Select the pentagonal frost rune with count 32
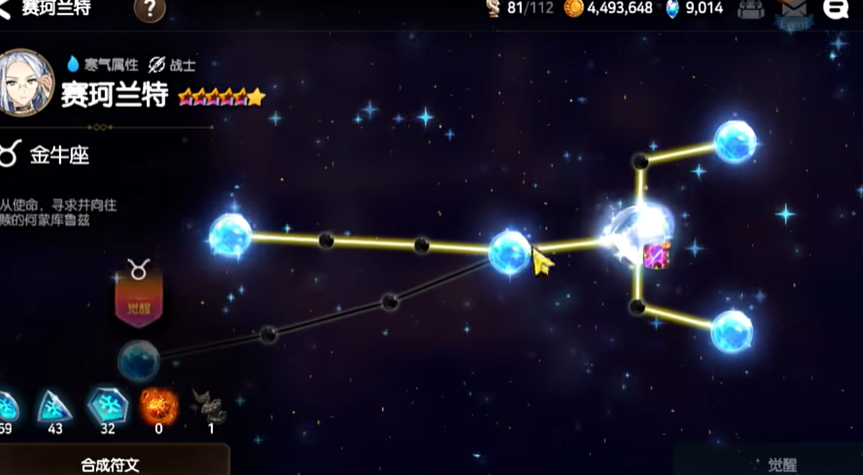The height and width of the screenshot is (475, 863). (107, 406)
